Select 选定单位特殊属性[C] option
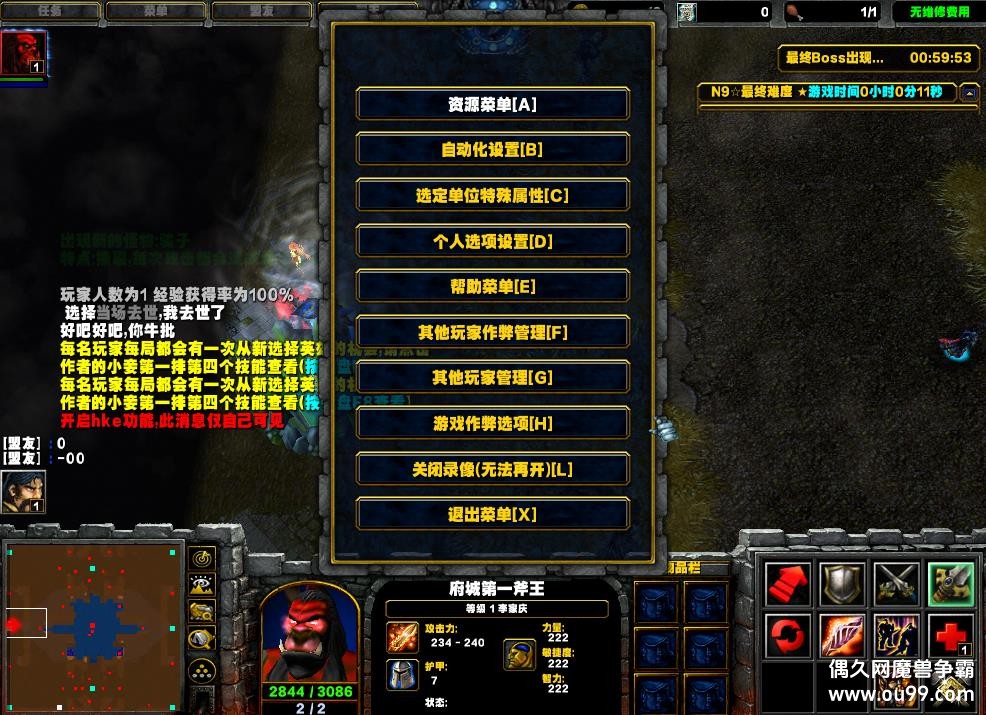Screen dimensions: 986x715 point(492,195)
